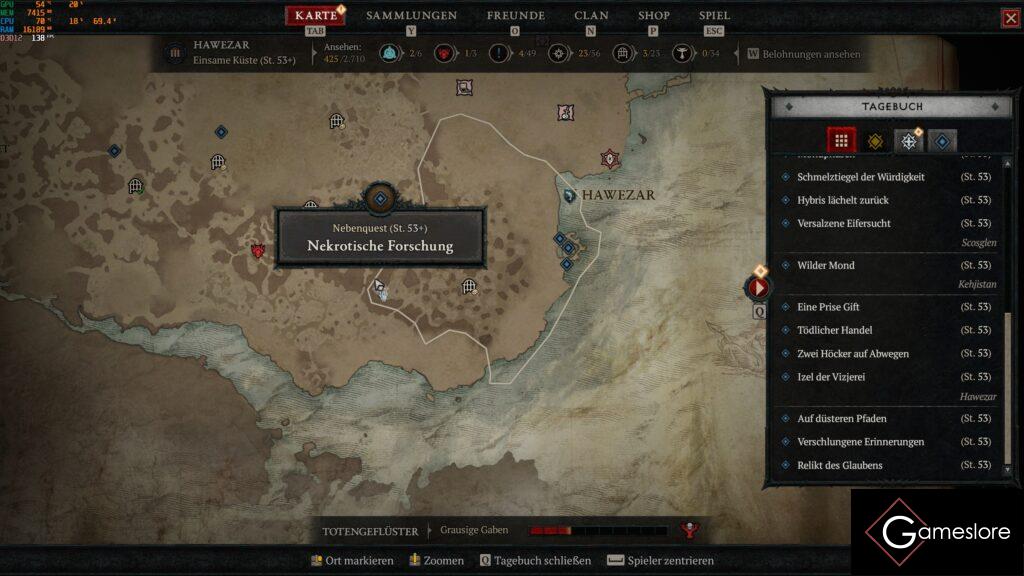Choose the blue diamond side quest tab
The height and width of the screenshot is (576, 1024).
pyautogui.click(x=942, y=141)
